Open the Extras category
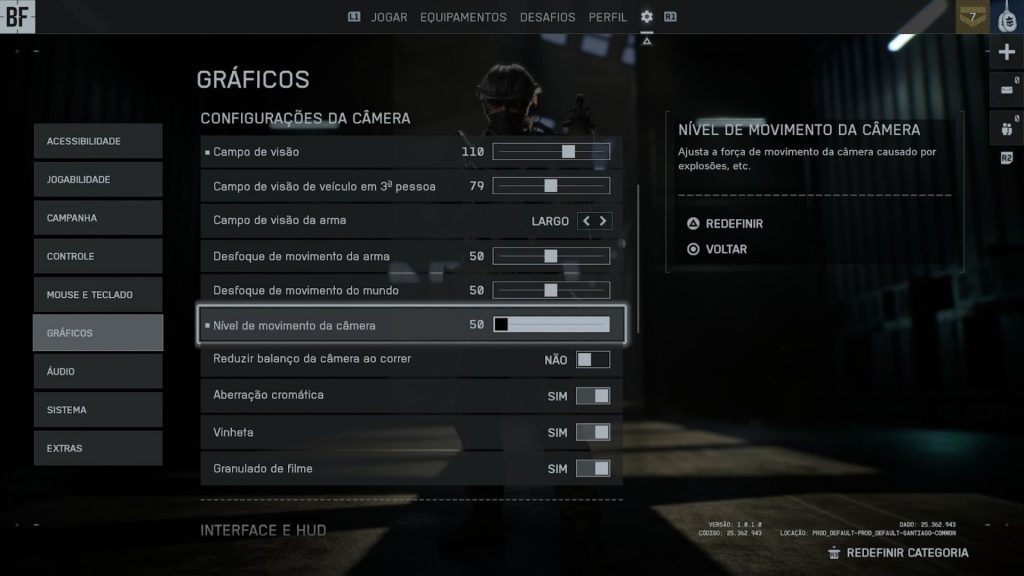This screenshot has height=576, width=1024. (97, 449)
